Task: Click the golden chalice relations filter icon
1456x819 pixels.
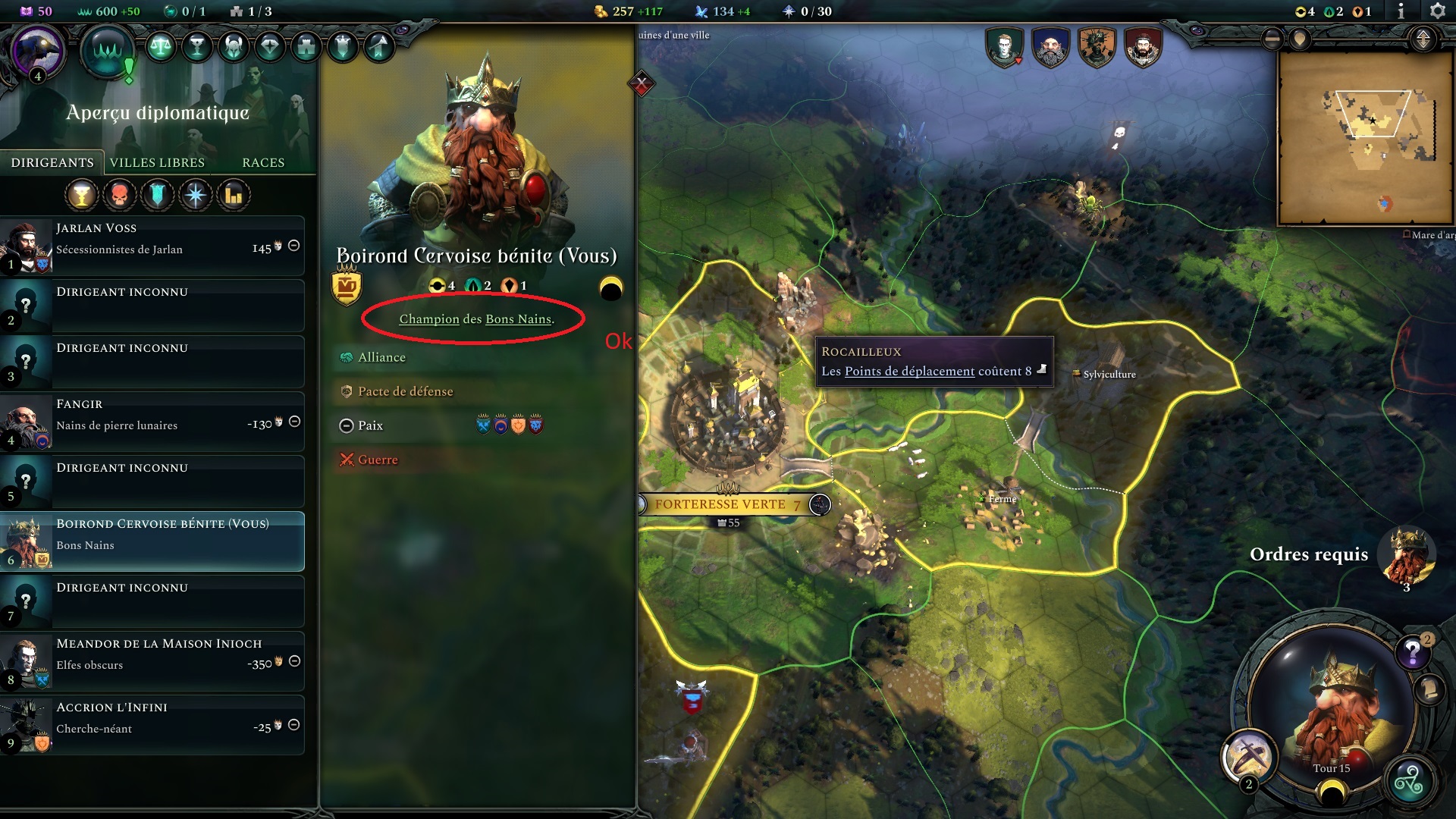Action: pos(82,195)
